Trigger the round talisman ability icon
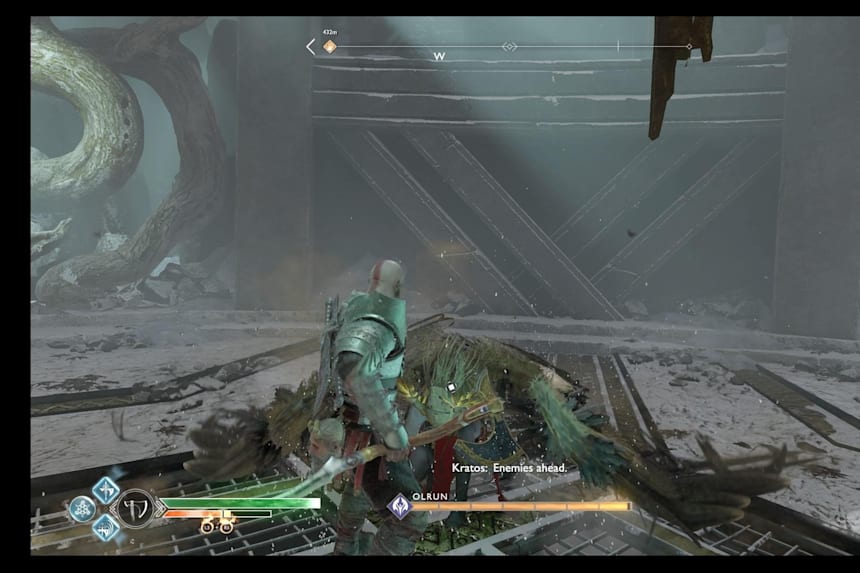The image size is (860, 573). (x=82, y=509)
